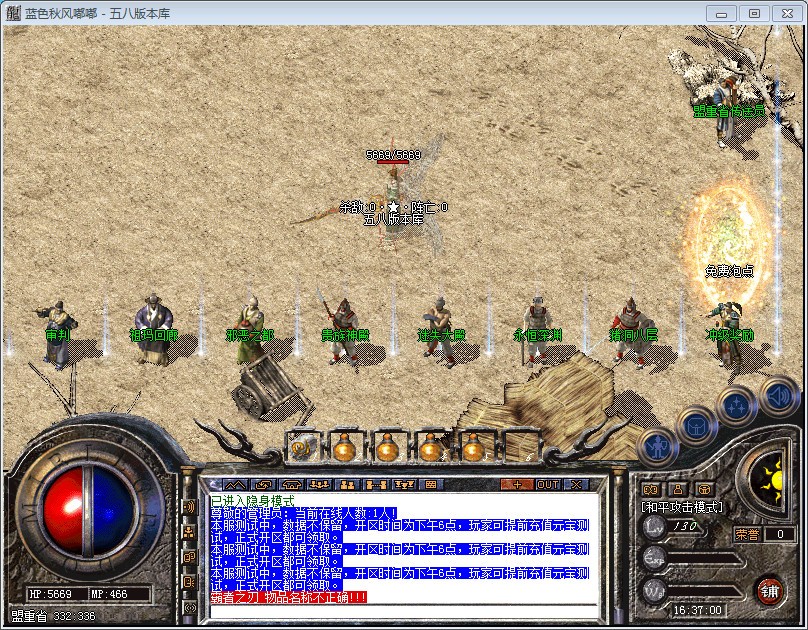Open the skills sparkle round button
808x630 pixels.
[736, 406]
